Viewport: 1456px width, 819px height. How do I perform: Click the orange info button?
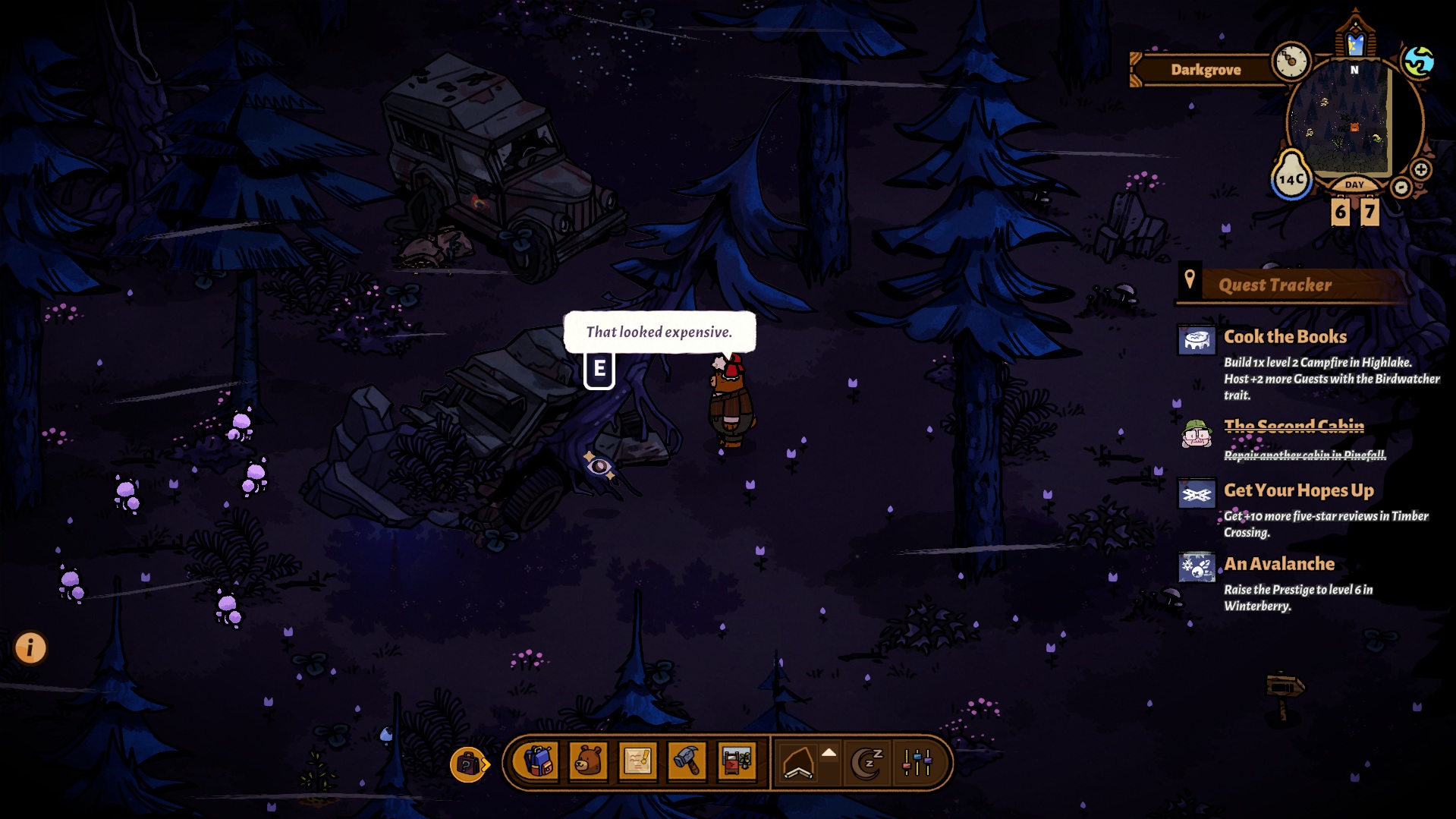tap(30, 647)
